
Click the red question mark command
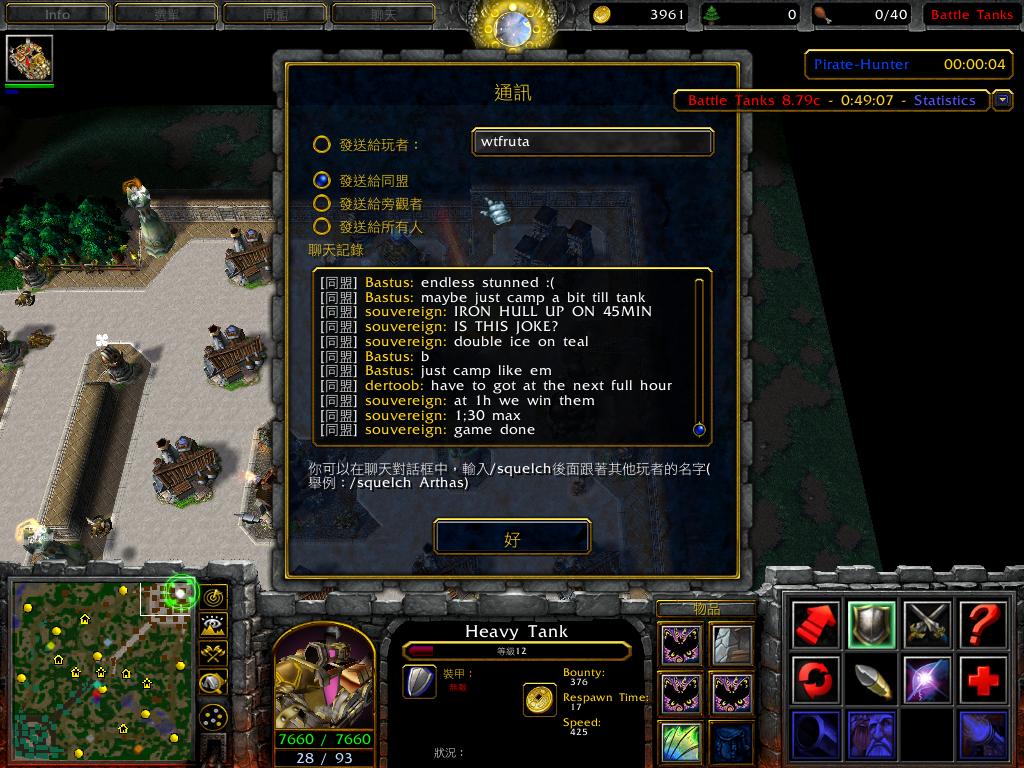(983, 625)
